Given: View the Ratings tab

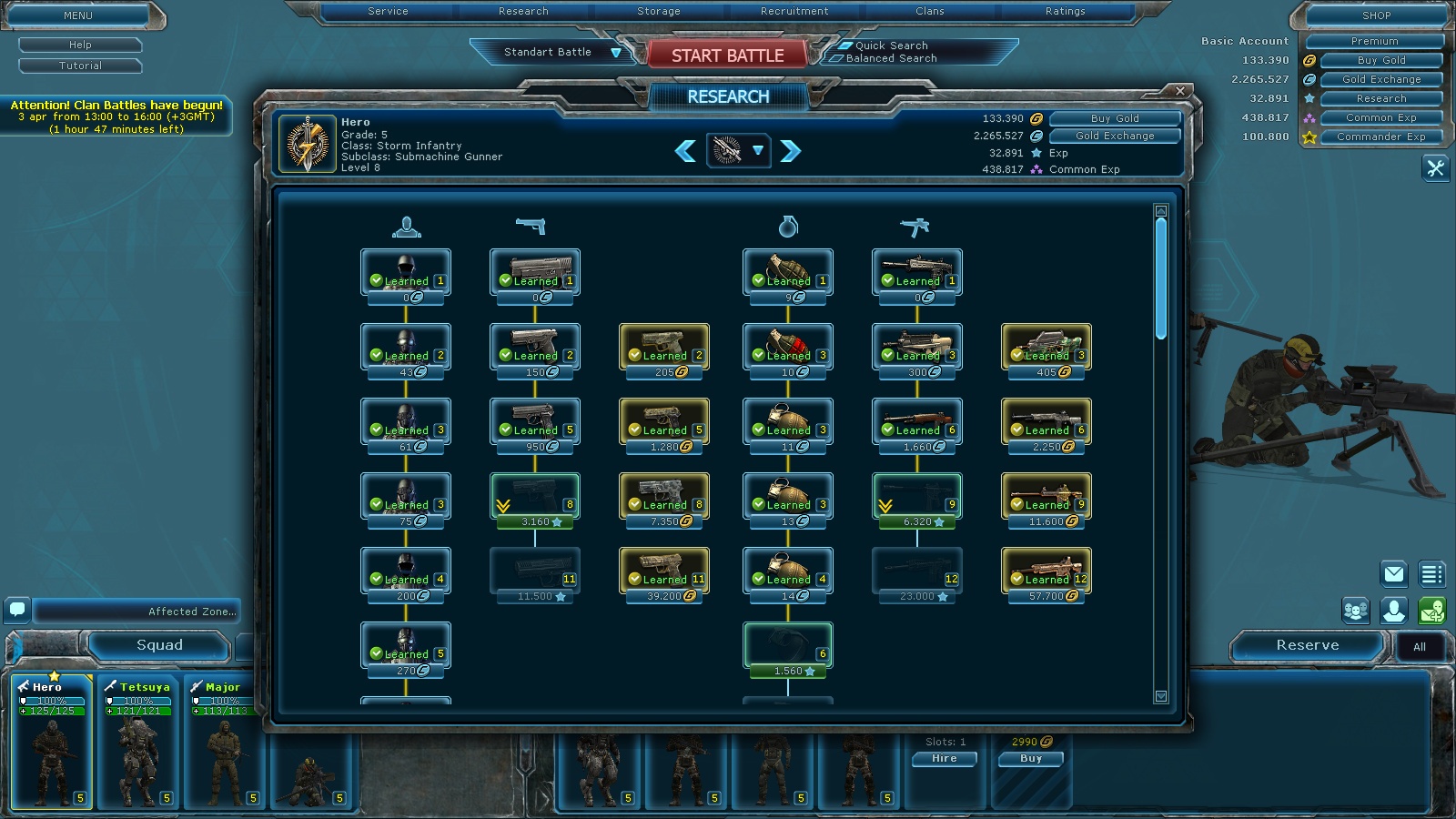Looking at the screenshot, I should click(x=1065, y=12).
